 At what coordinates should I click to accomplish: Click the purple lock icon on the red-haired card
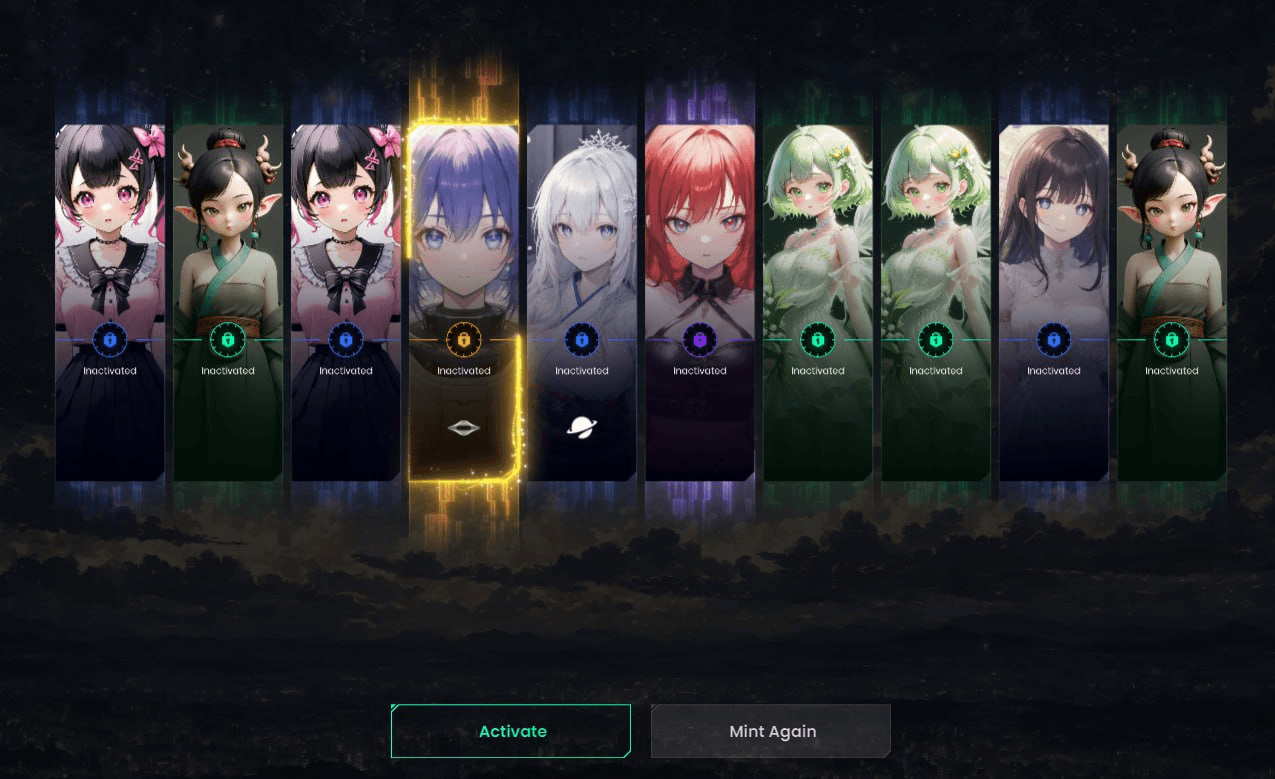pyautogui.click(x=700, y=340)
